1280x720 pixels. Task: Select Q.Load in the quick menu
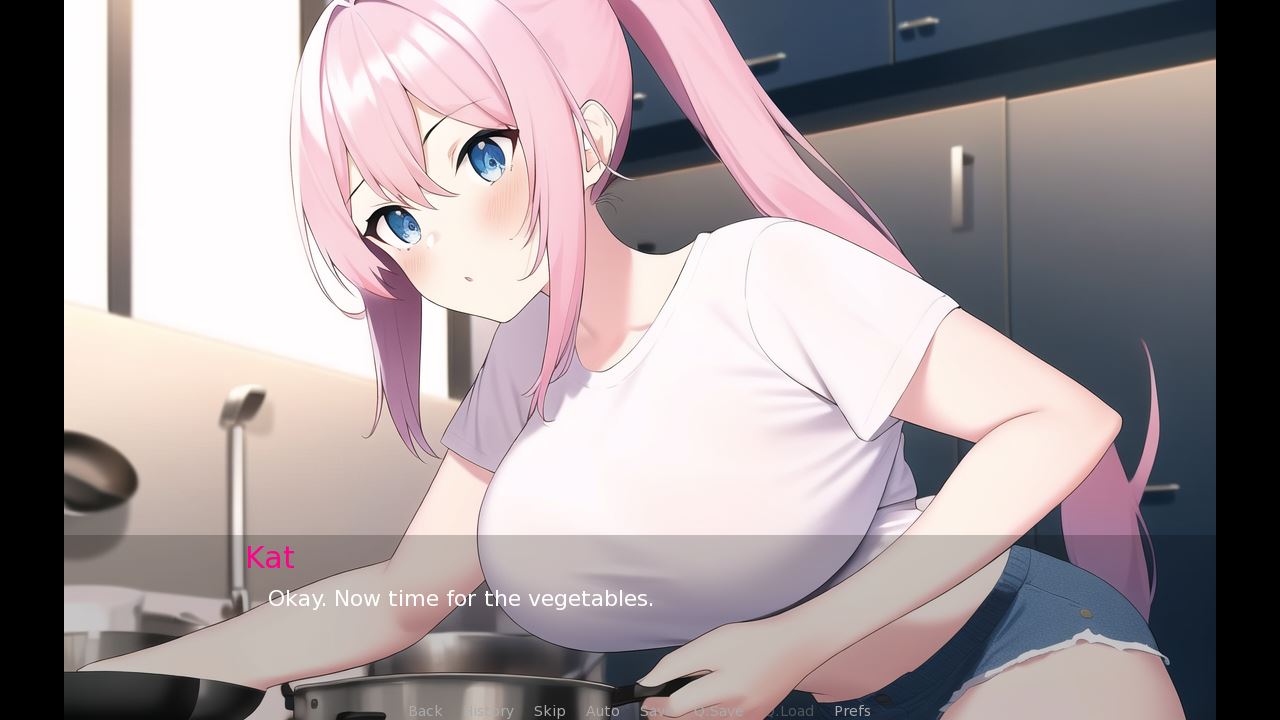pyautogui.click(x=791, y=710)
